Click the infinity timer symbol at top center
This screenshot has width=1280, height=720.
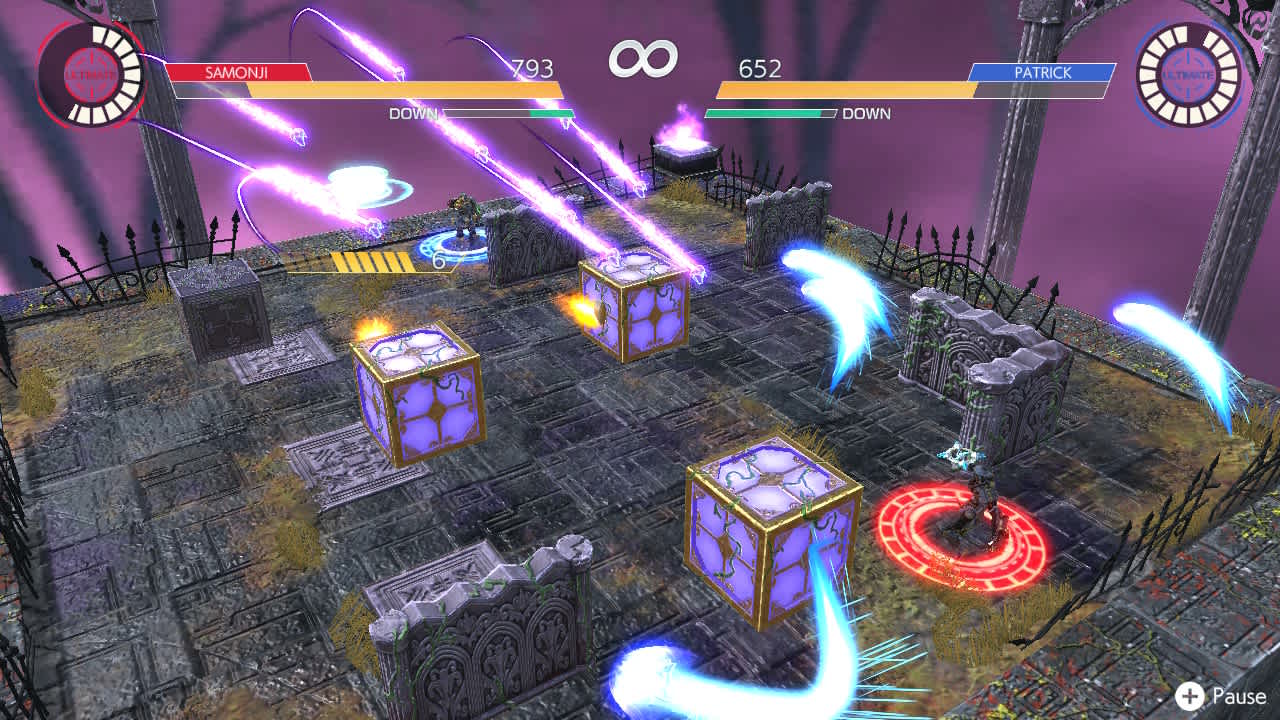click(x=645, y=58)
